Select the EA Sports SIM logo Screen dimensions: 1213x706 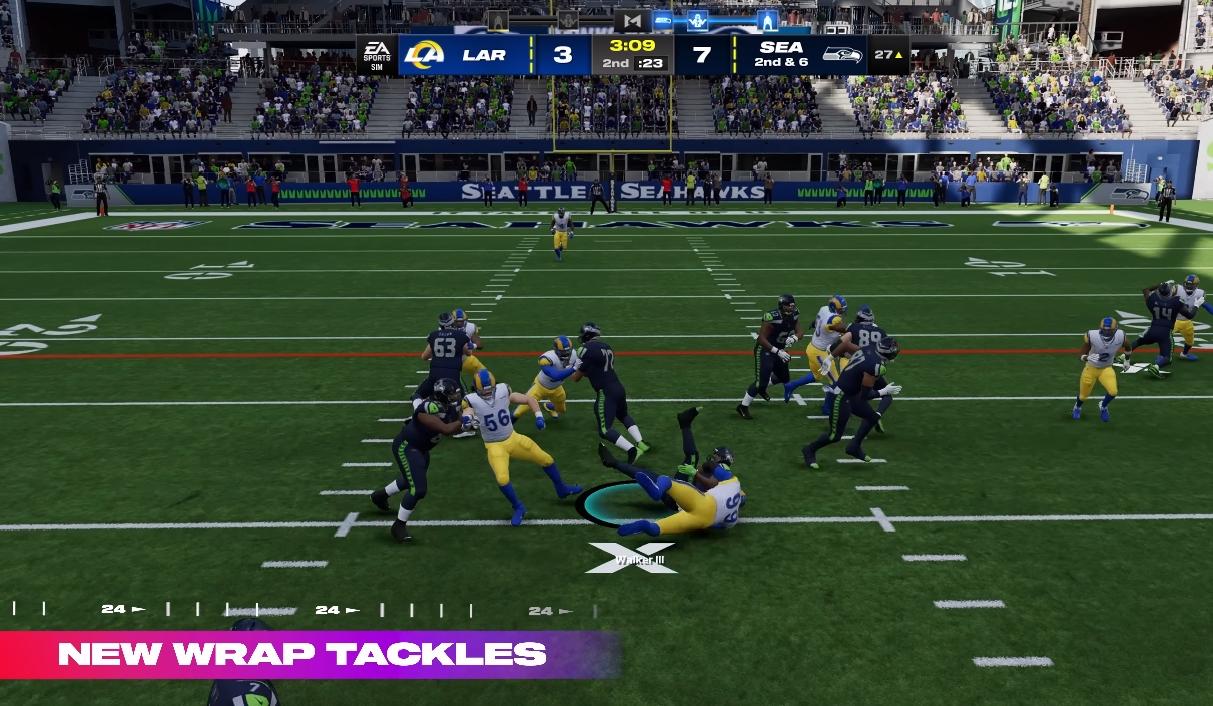(377, 55)
